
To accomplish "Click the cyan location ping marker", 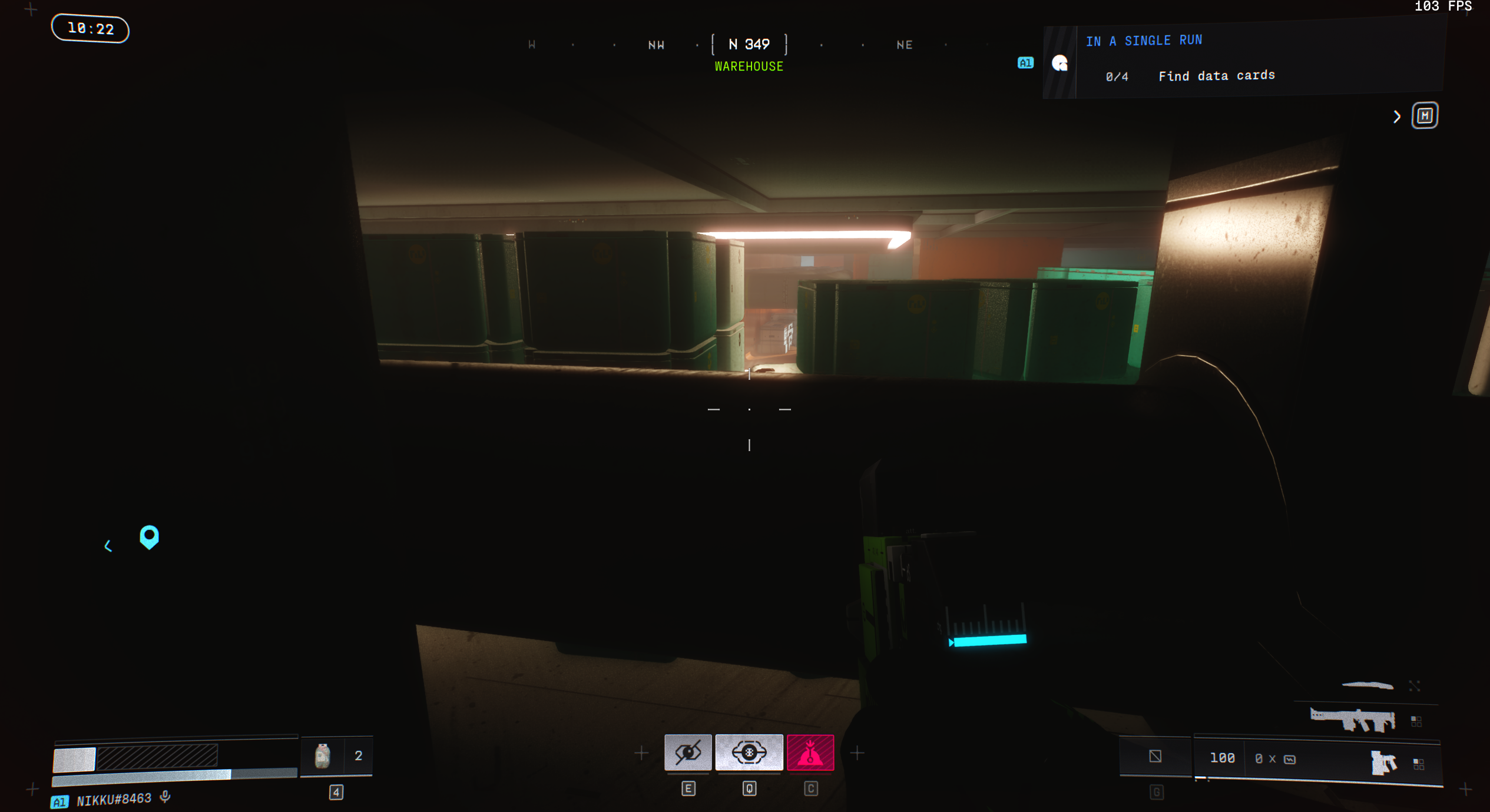I will point(149,536).
